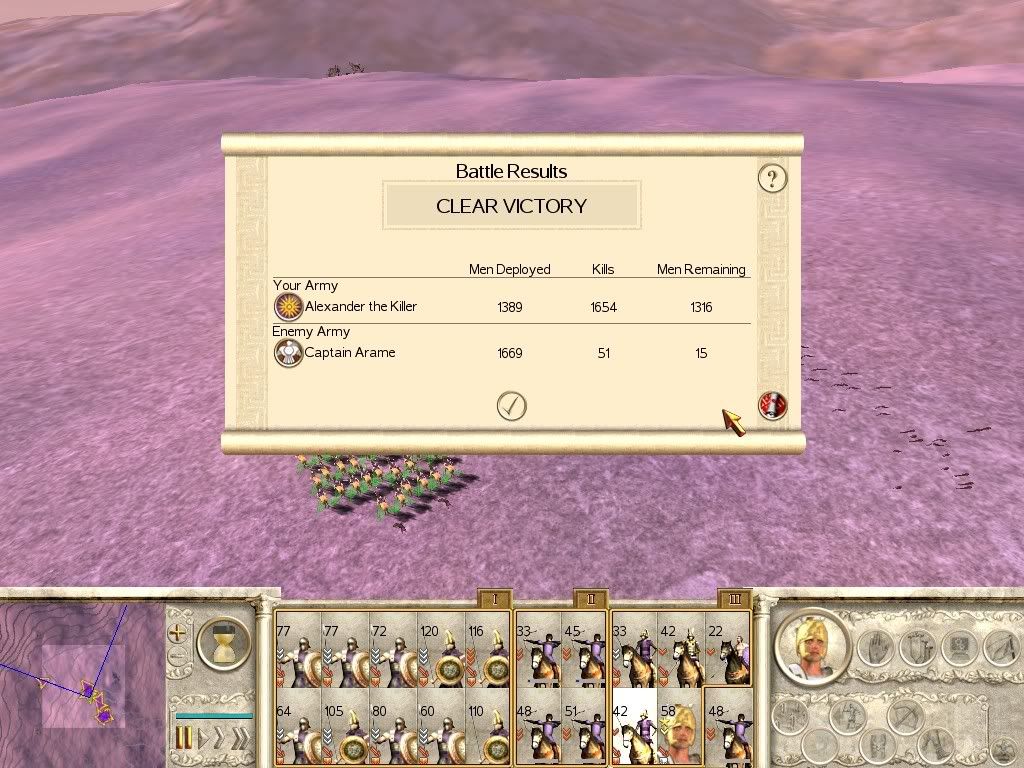Open the help question mark on the scroll
Image resolution: width=1024 pixels, height=768 pixels.
pos(771,179)
